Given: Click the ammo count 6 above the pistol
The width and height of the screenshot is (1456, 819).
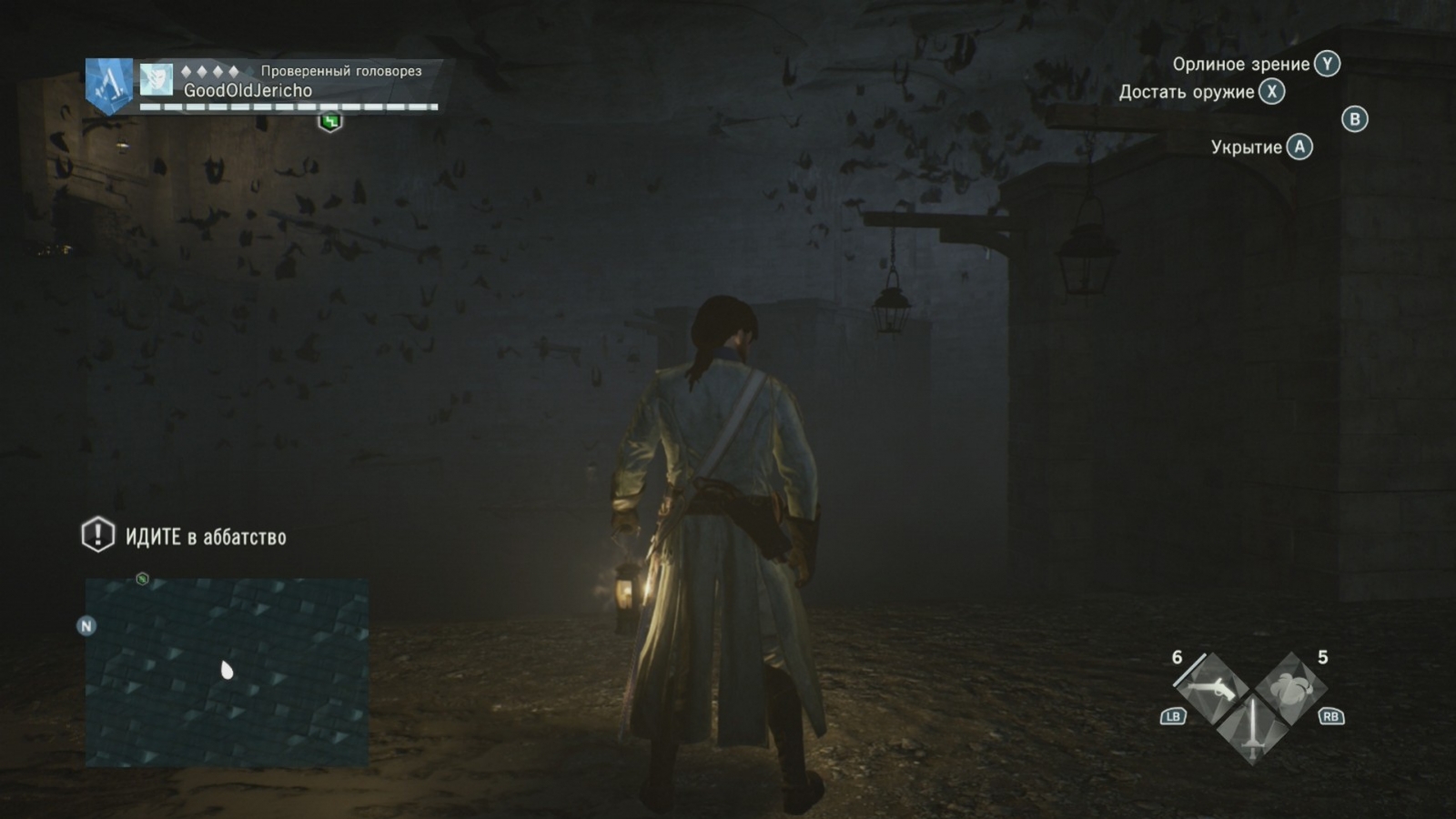Looking at the screenshot, I should pos(1177,657).
